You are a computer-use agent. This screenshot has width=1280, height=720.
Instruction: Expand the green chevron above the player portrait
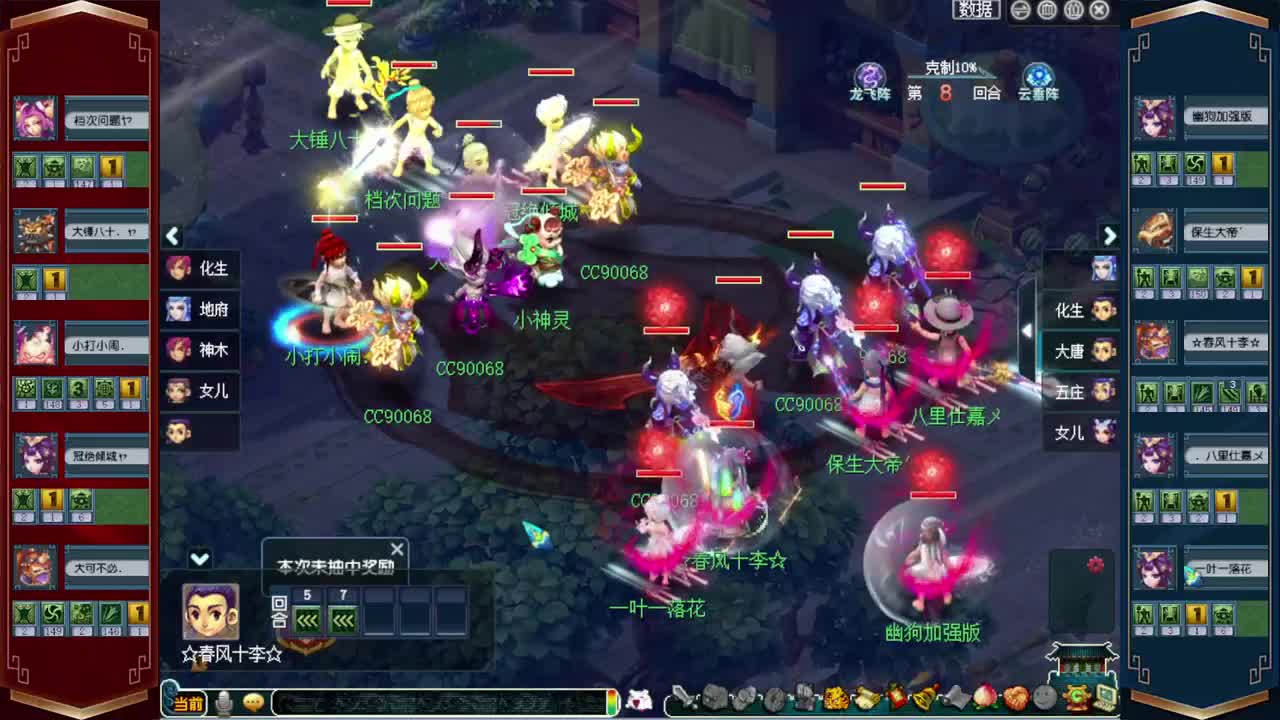point(199,558)
